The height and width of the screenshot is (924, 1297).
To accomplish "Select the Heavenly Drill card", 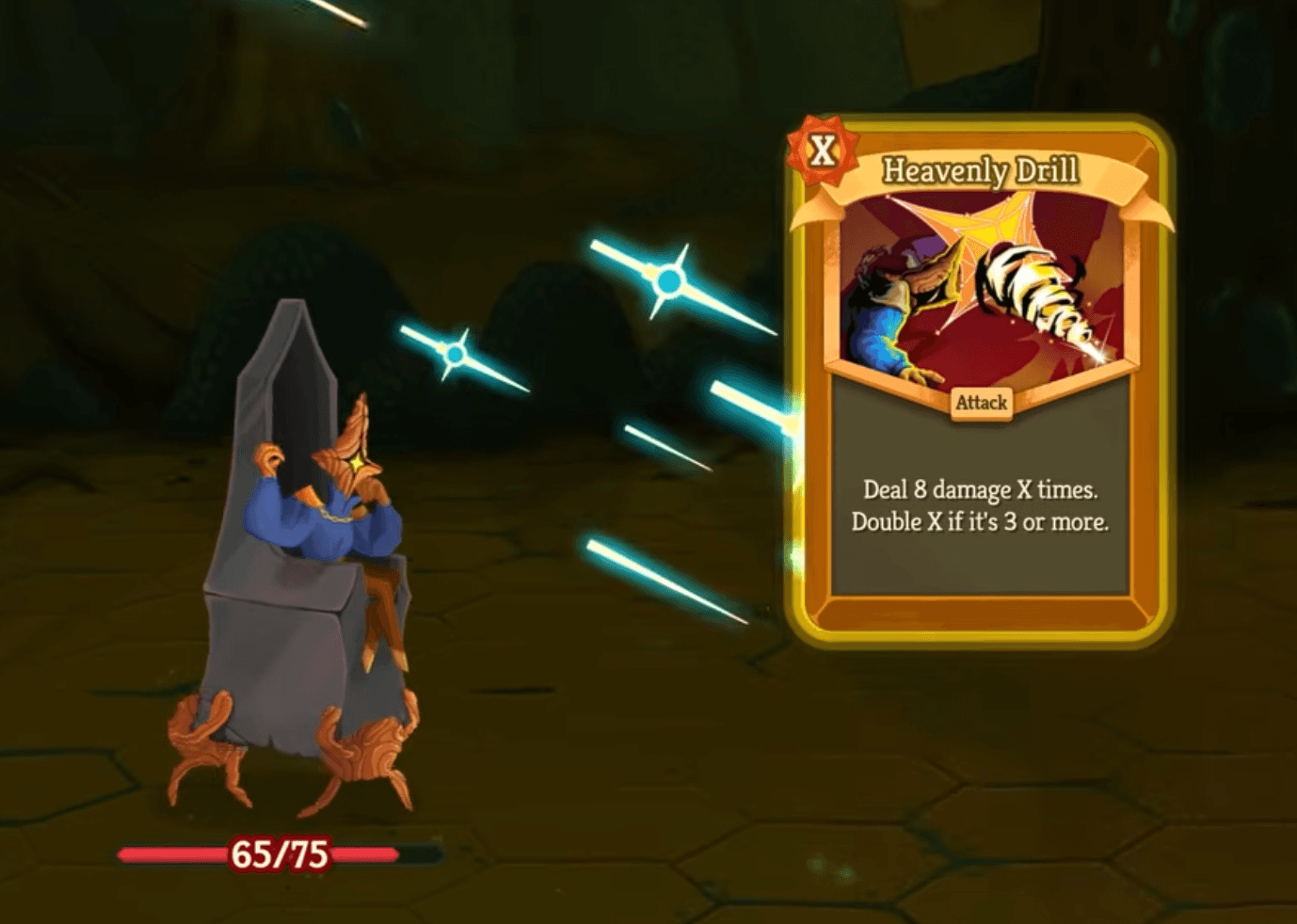I will click(x=979, y=376).
